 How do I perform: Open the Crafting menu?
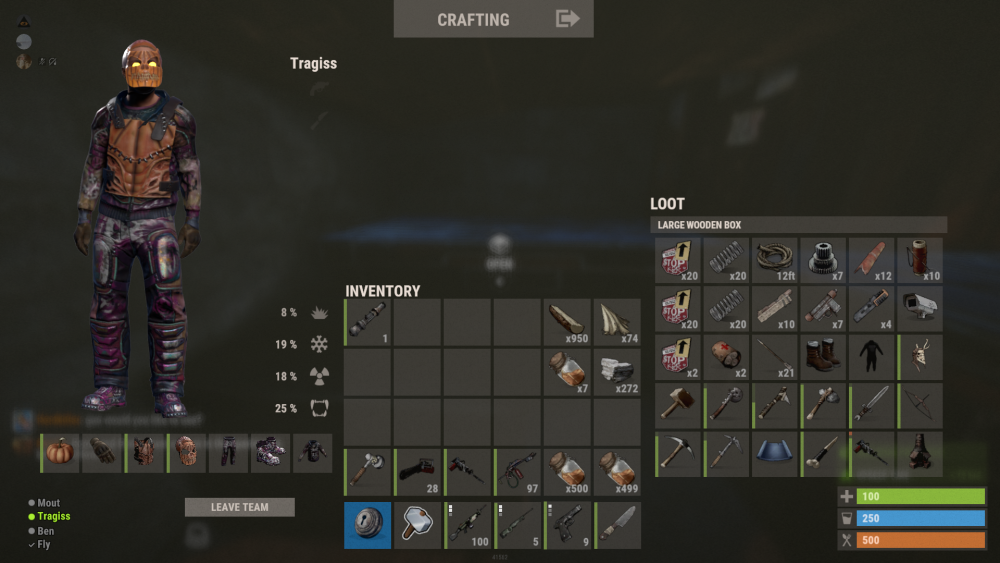coord(493,19)
